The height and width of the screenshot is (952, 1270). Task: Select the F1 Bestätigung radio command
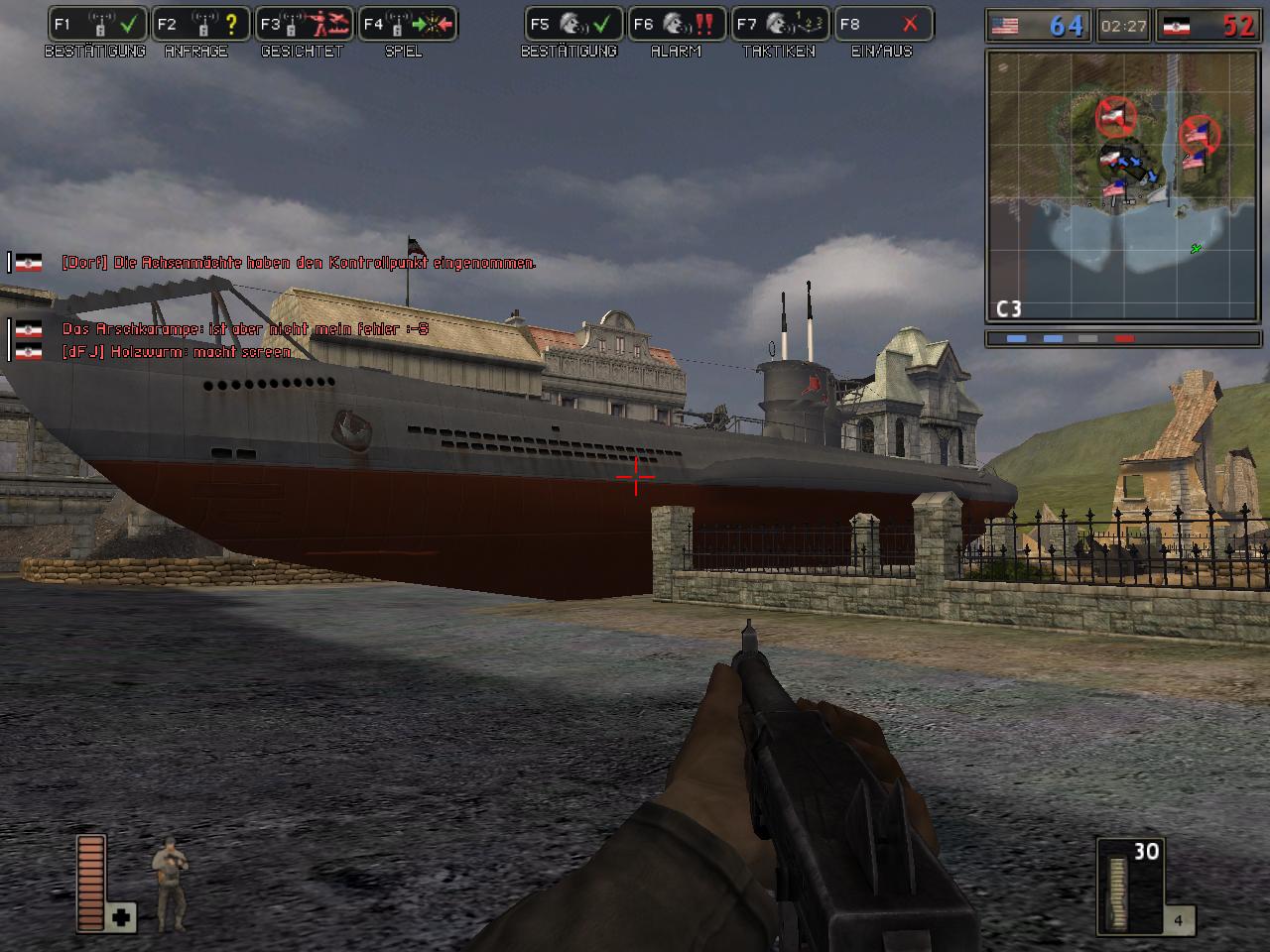(97, 25)
